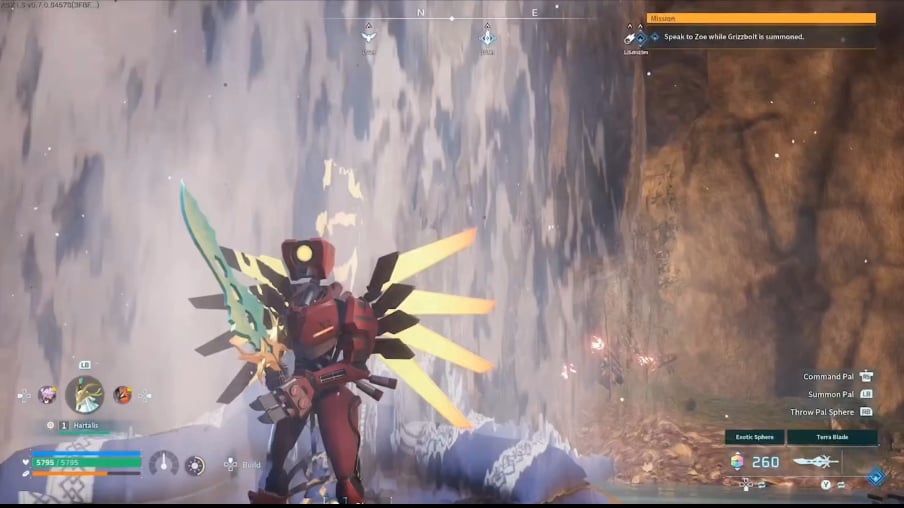This screenshot has height=508, width=904.
Task: Open the Mission tracker panel
Action: tap(760, 18)
